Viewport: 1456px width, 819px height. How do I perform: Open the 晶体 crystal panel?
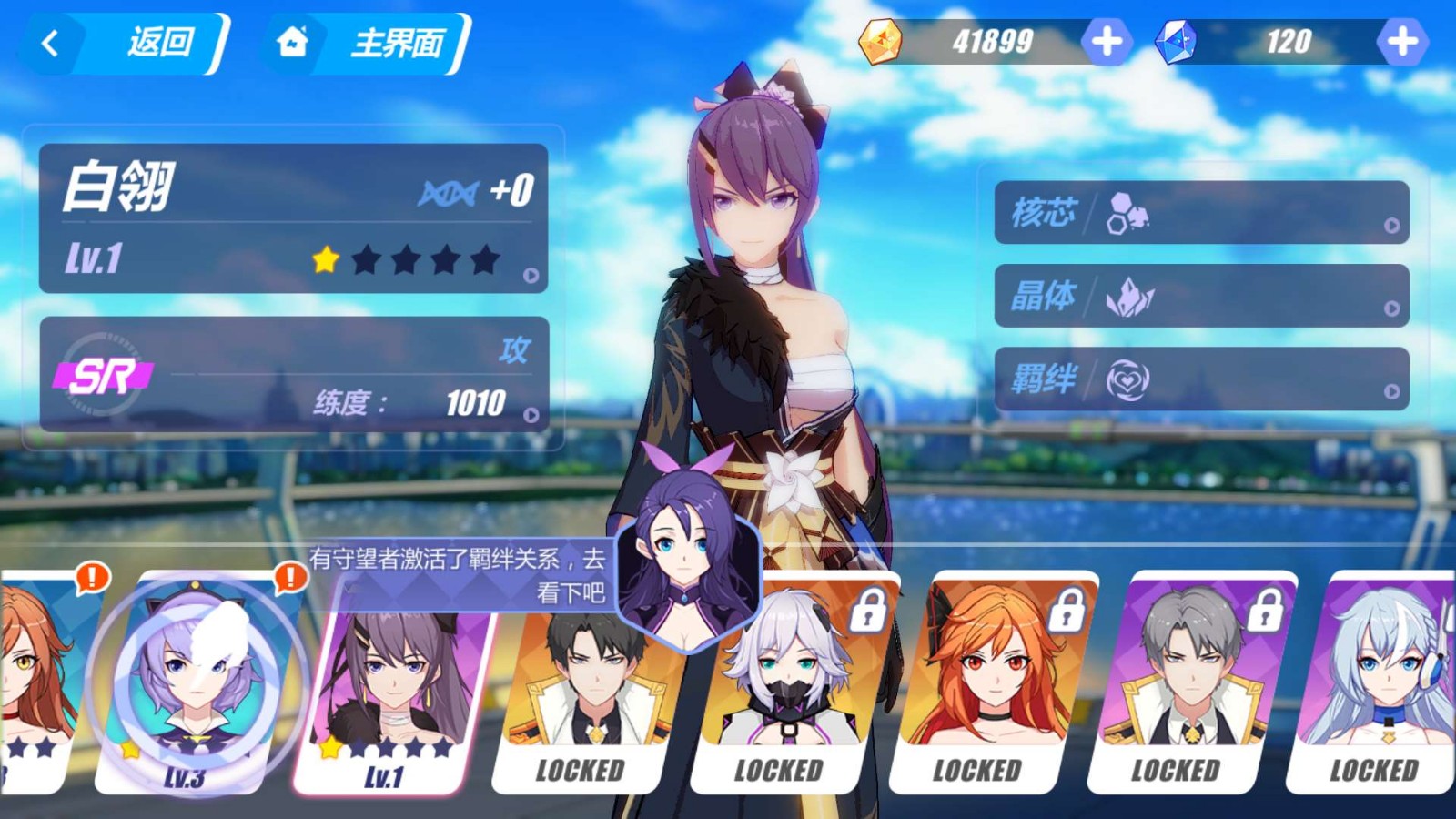(1201, 296)
